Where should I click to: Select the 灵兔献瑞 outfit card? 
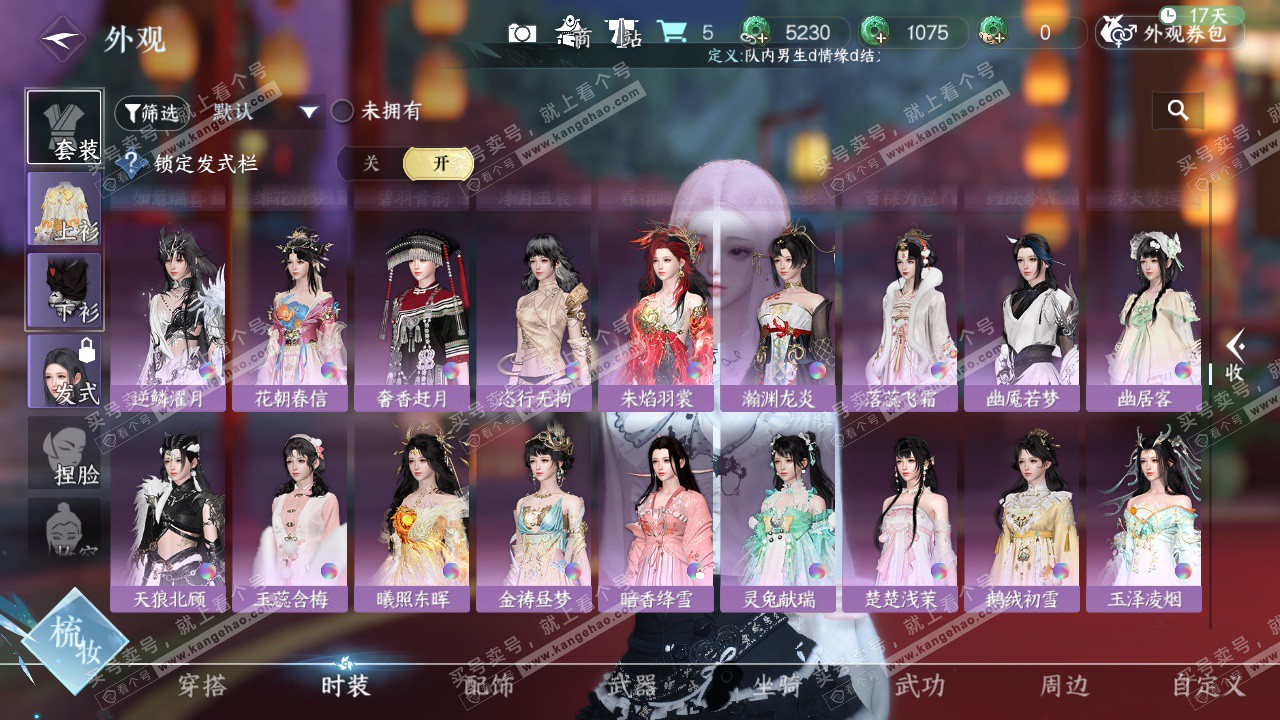(778, 520)
